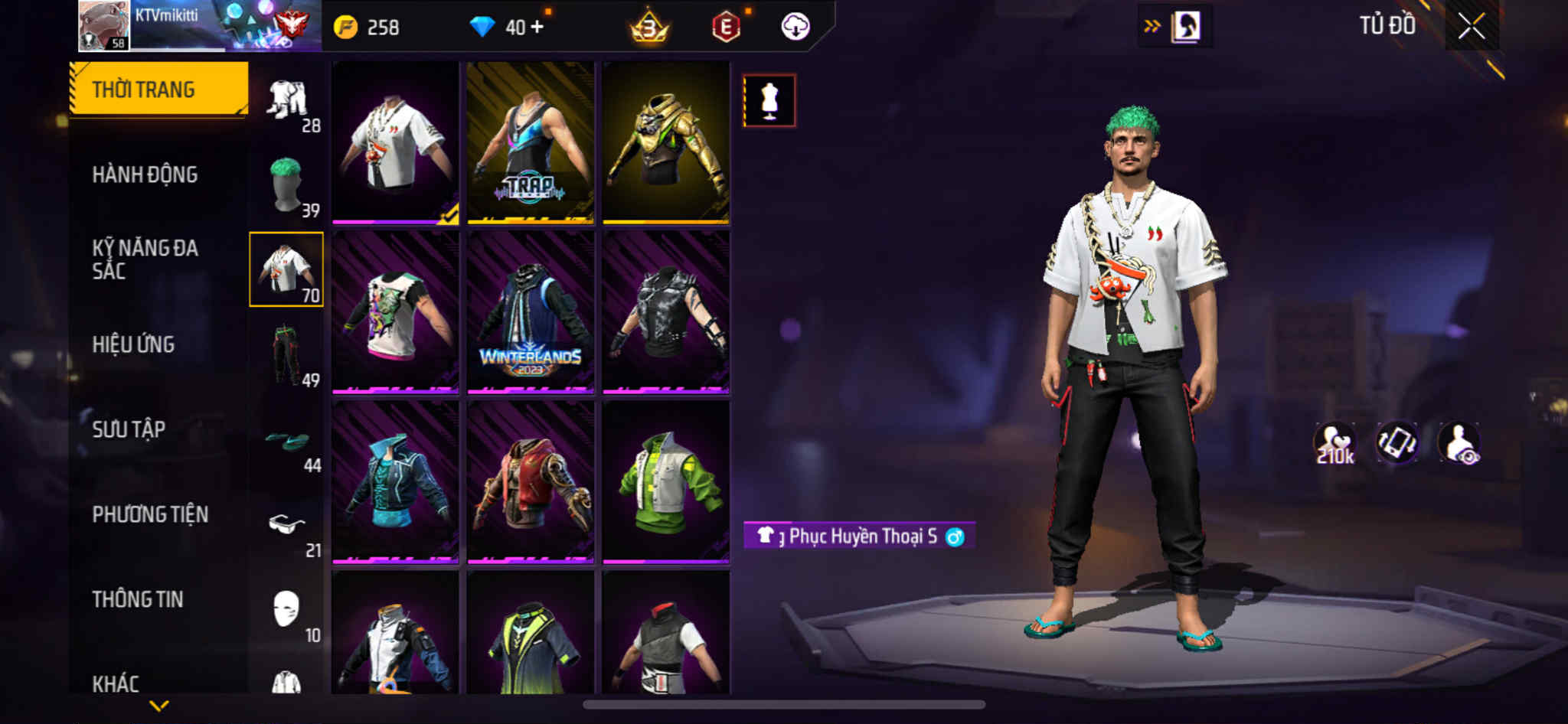
Task: Add diamonds with the plus button
Action: pos(537,27)
